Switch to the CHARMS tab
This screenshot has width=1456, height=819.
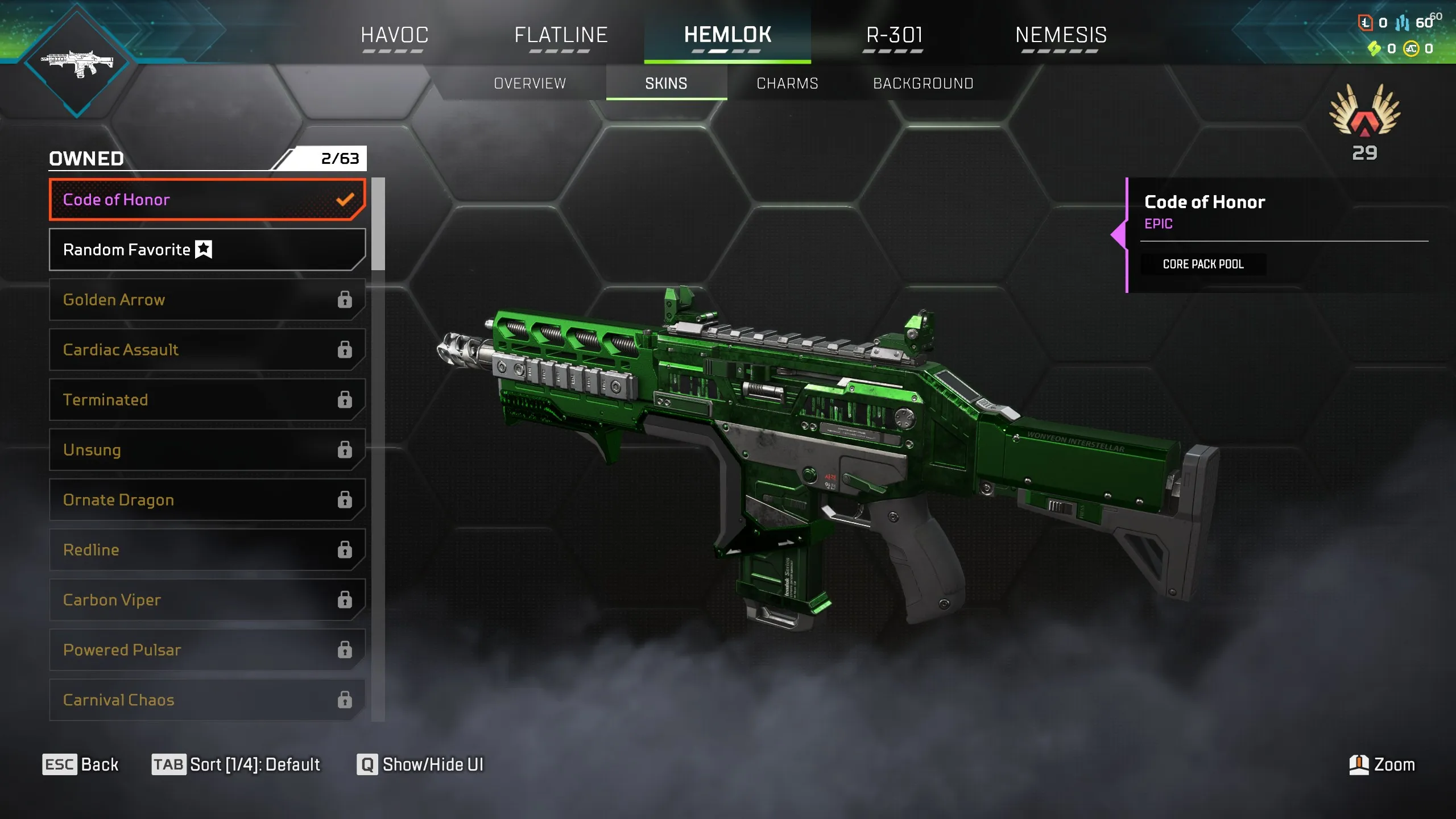tap(788, 83)
